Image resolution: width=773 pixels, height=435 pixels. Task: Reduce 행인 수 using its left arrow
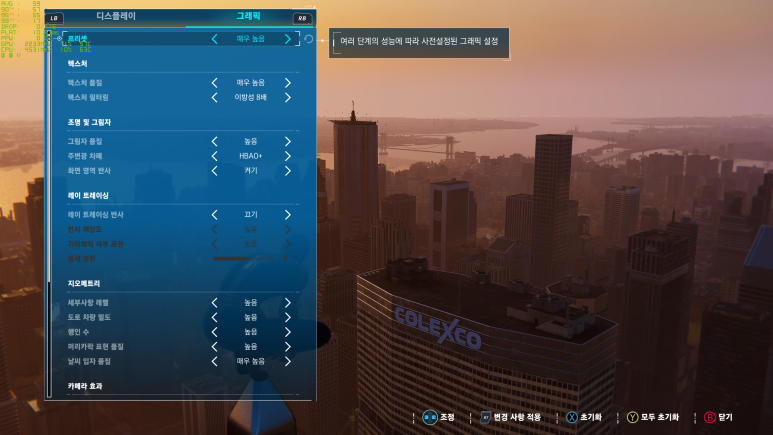214,331
